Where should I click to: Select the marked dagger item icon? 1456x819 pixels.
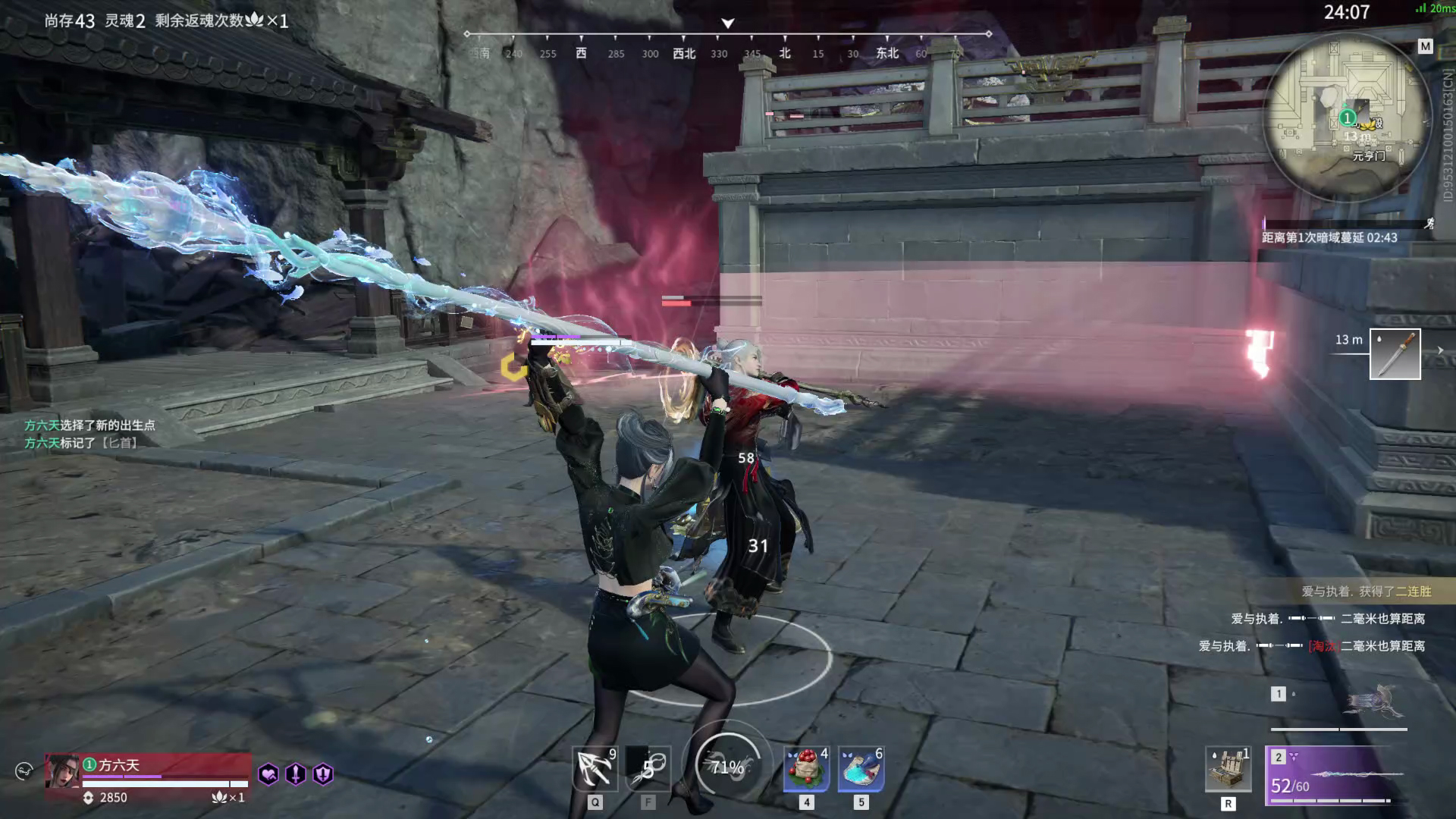(x=1395, y=354)
